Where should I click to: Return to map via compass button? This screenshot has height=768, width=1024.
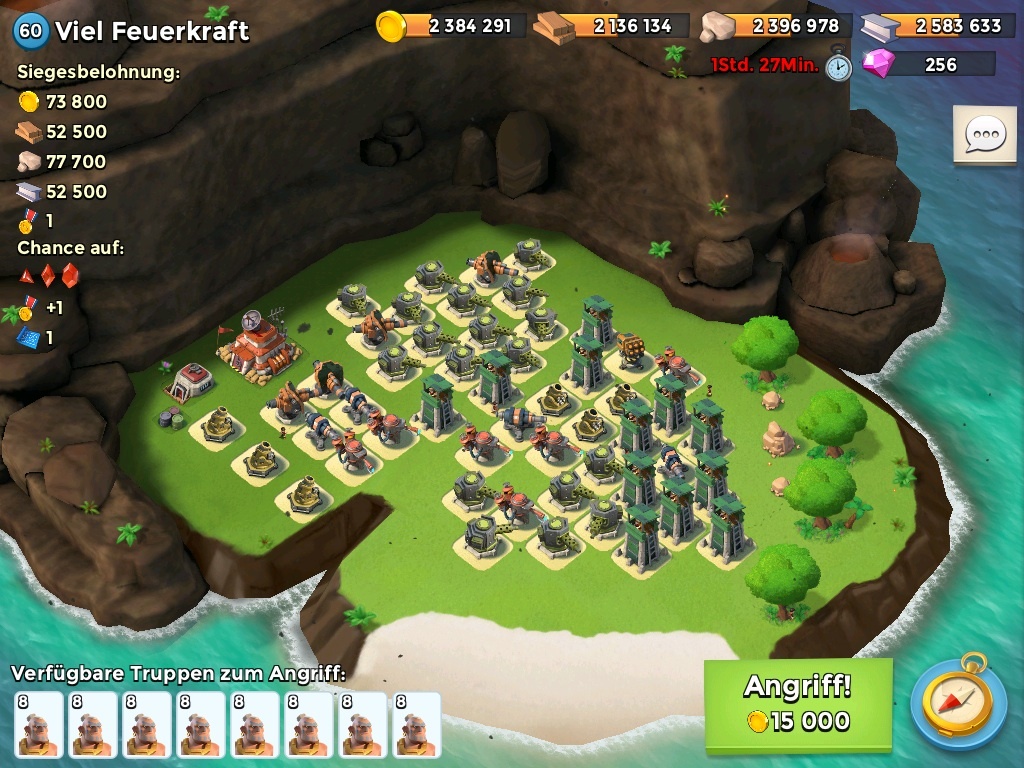click(958, 702)
